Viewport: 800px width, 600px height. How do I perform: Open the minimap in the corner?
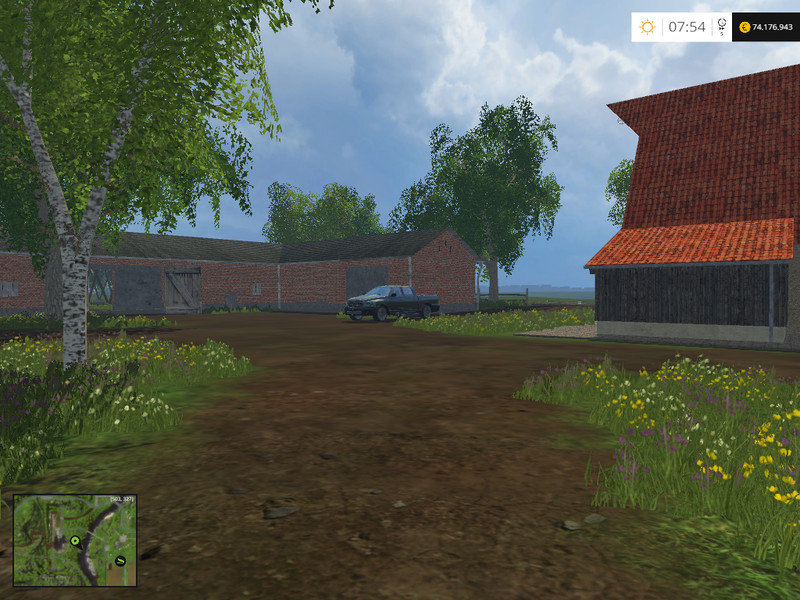[x=75, y=540]
